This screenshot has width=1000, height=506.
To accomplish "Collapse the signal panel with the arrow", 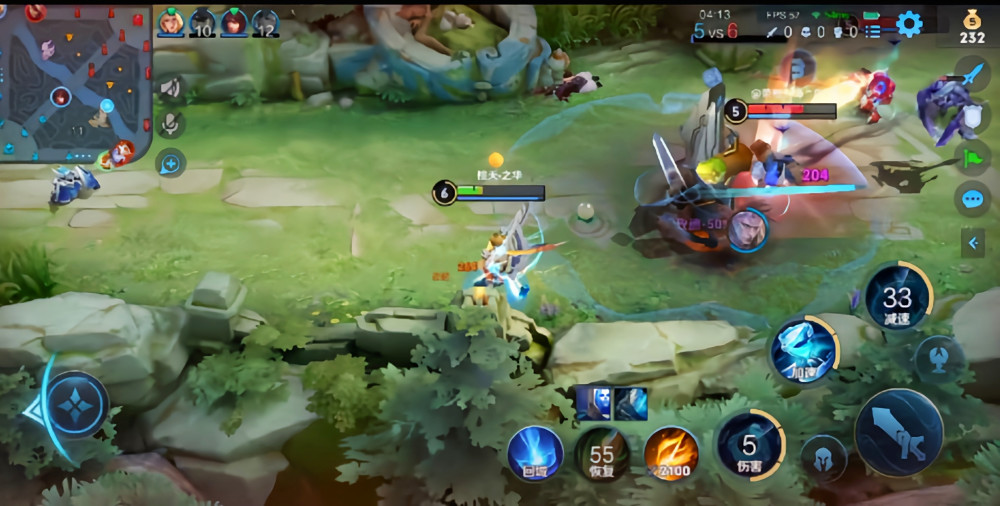I will tap(972, 242).
